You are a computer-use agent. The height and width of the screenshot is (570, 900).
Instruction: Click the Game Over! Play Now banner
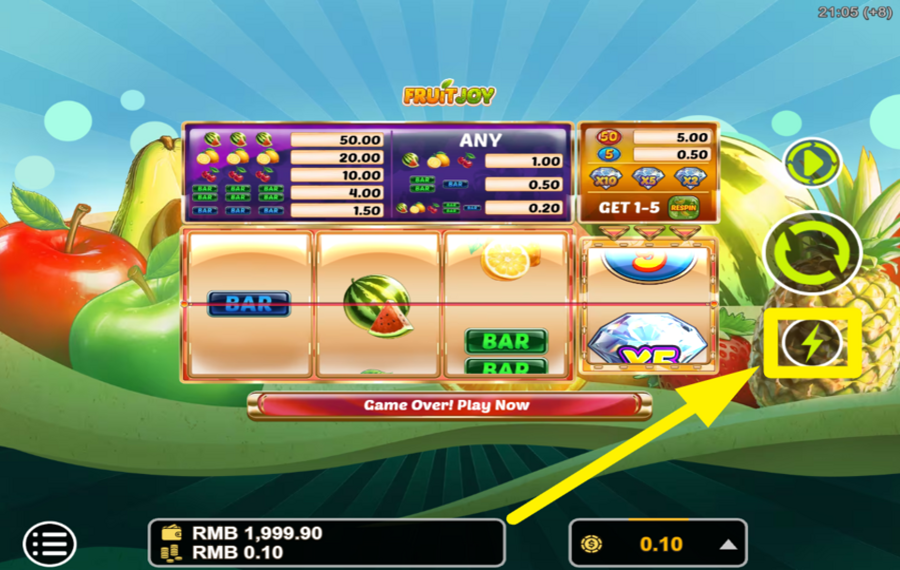447,405
